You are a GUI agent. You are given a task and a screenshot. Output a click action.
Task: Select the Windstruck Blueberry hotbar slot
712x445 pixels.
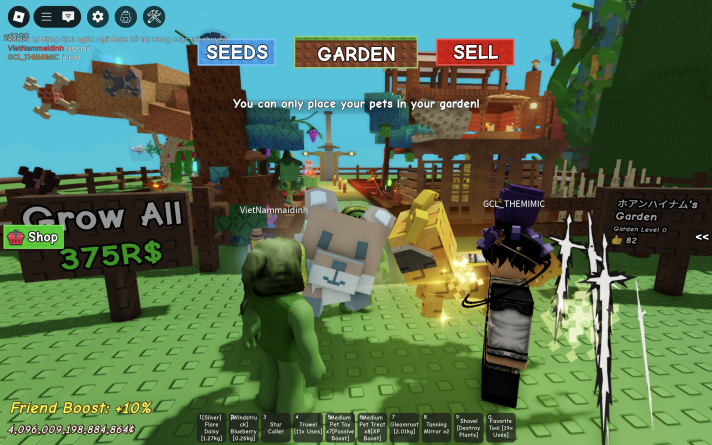243,427
